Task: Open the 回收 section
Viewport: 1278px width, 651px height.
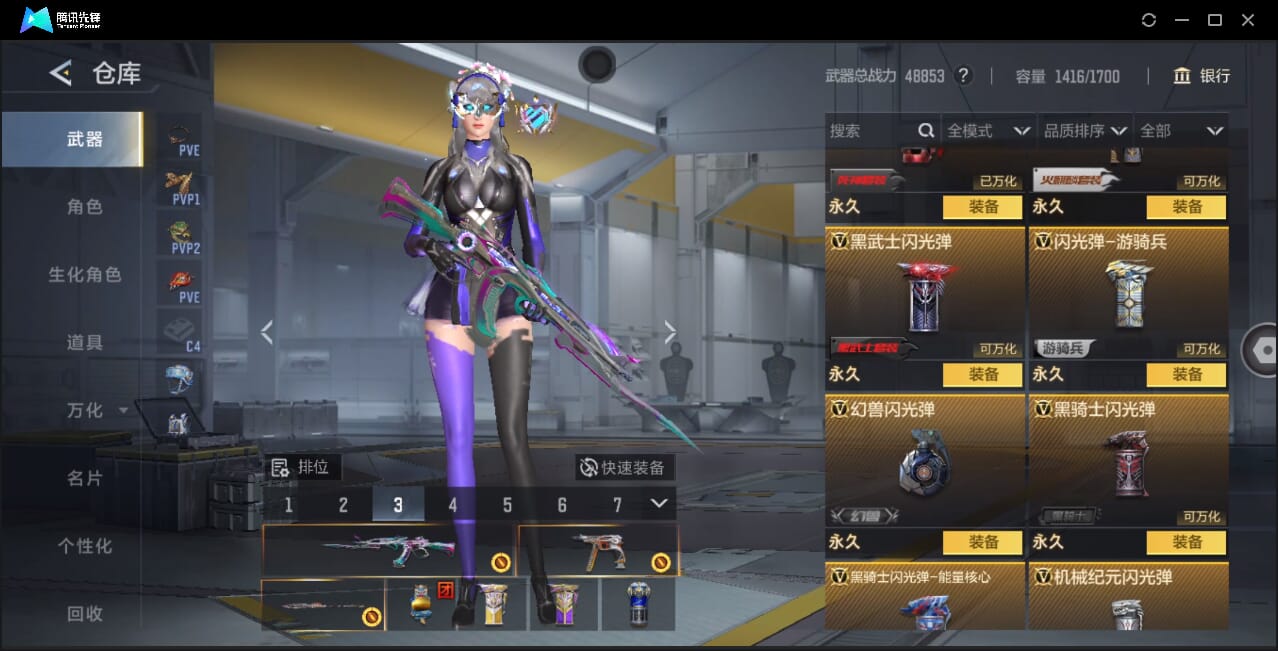Action: [85, 614]
